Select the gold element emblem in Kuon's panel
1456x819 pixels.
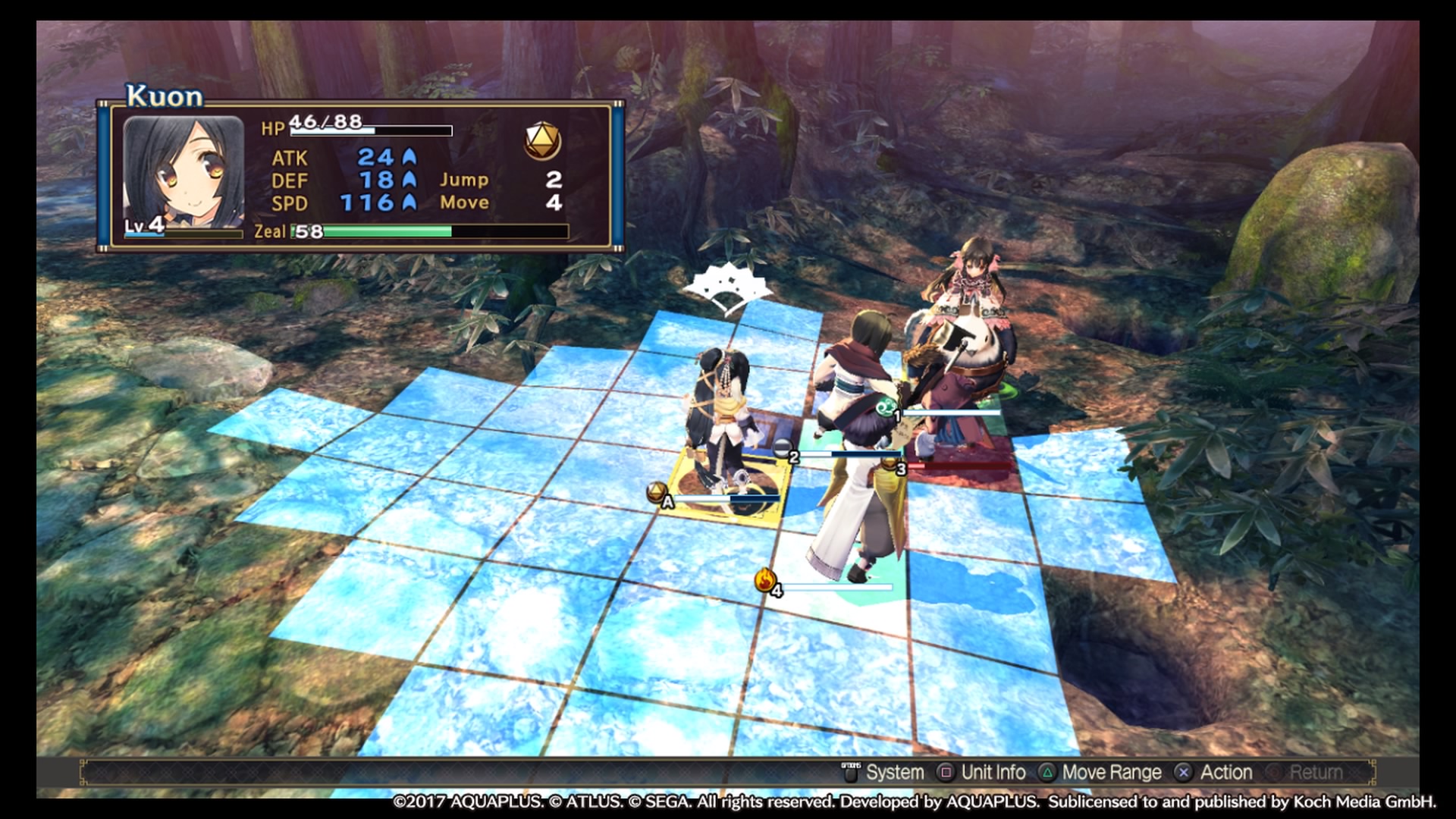542,140
